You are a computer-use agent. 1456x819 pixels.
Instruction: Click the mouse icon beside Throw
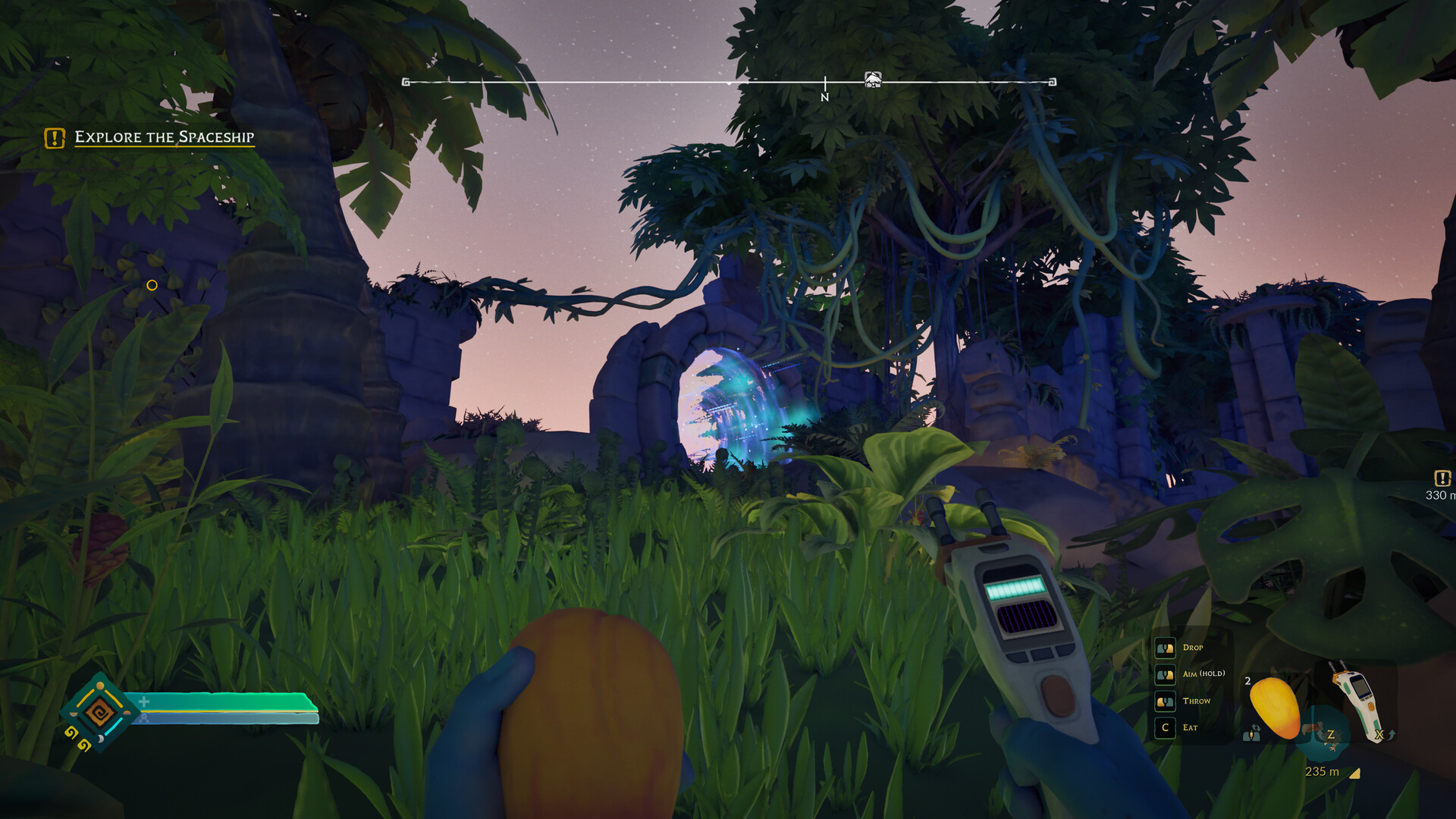[1166, 701]
